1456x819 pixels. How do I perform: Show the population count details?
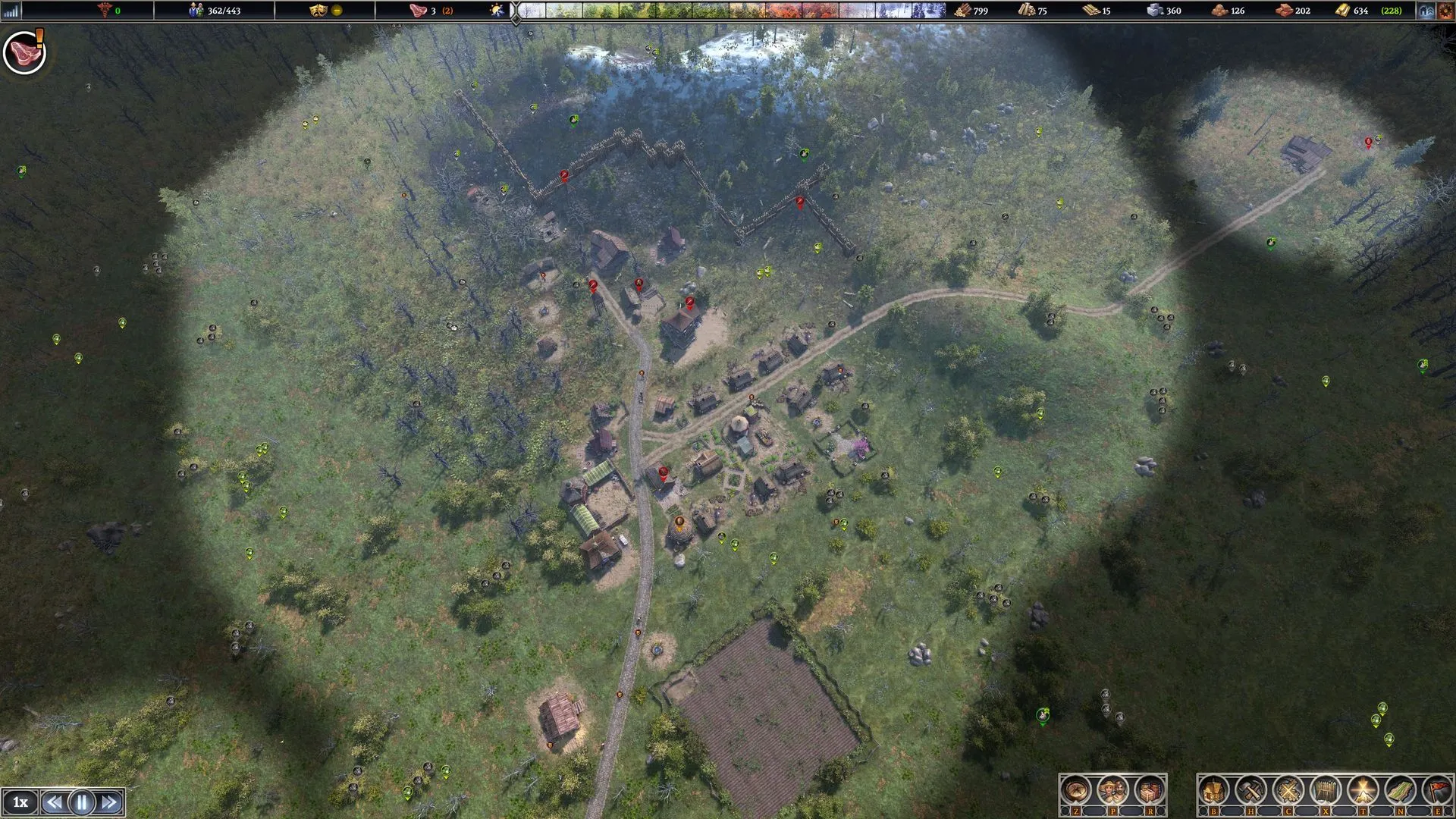(x=215, y=11)
